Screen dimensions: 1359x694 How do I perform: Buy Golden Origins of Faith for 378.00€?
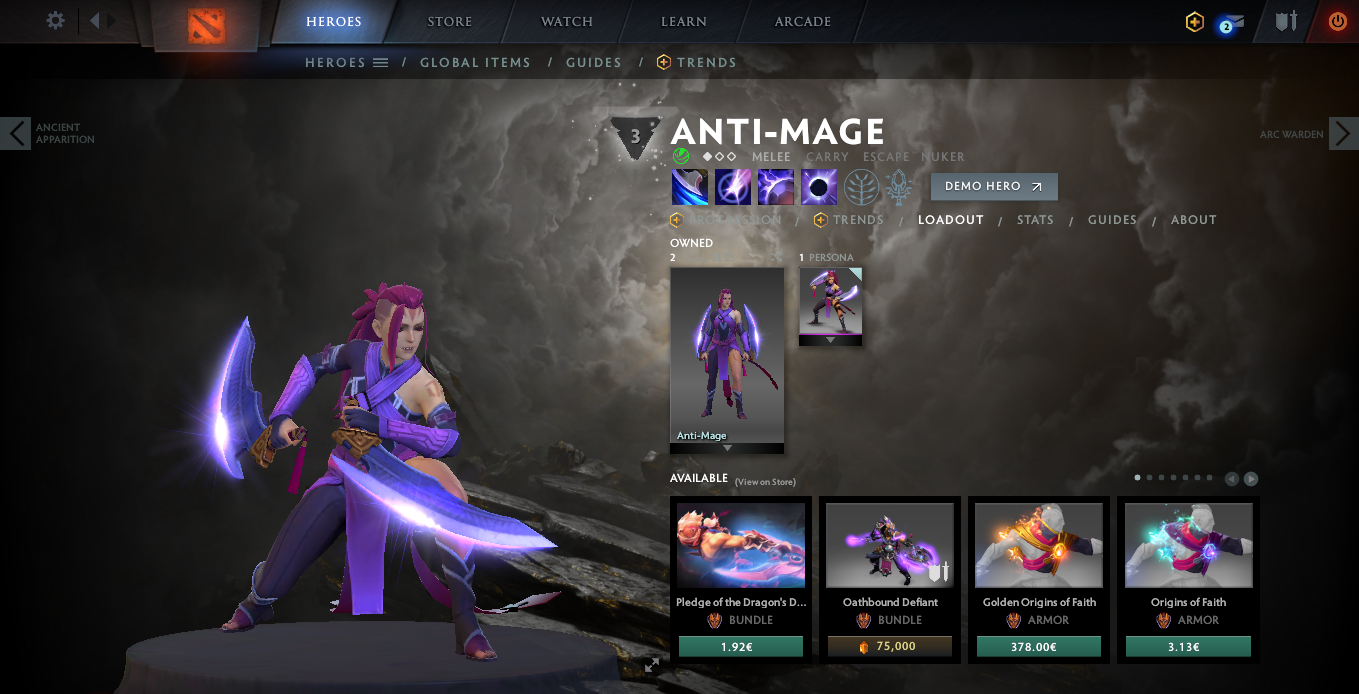1038,647
